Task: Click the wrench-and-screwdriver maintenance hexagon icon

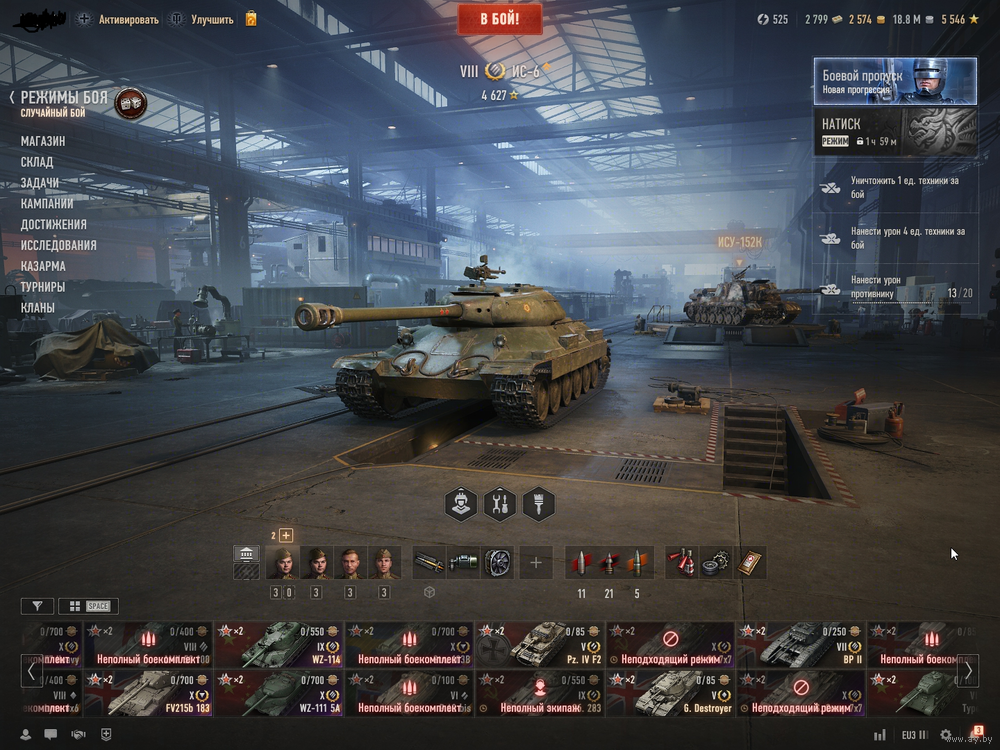Action: point(500,504)
